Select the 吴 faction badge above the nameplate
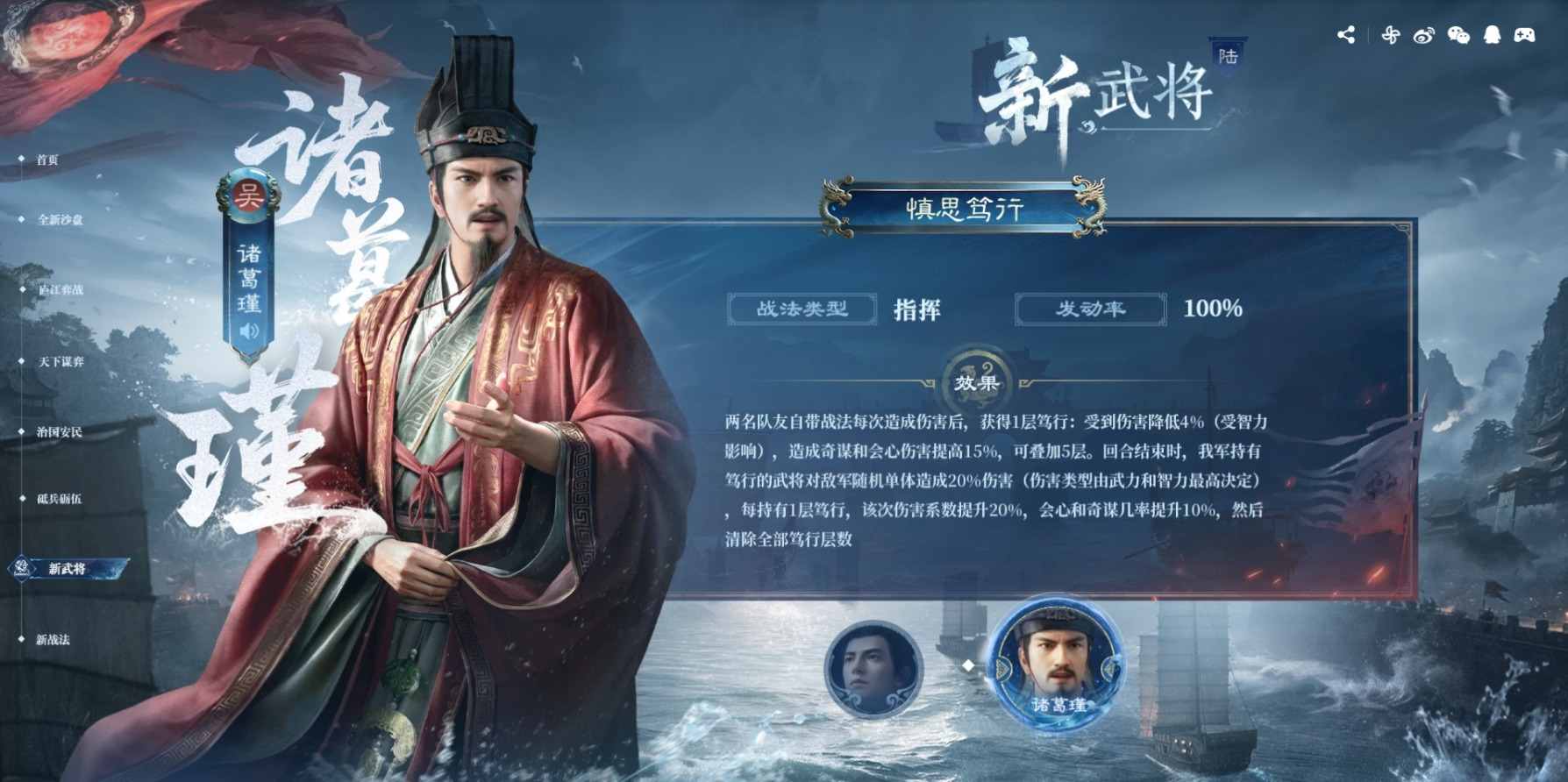Image resolution: width=1568 pixels, height=782 pixels. pyautogui.click(x=248, y=195)
